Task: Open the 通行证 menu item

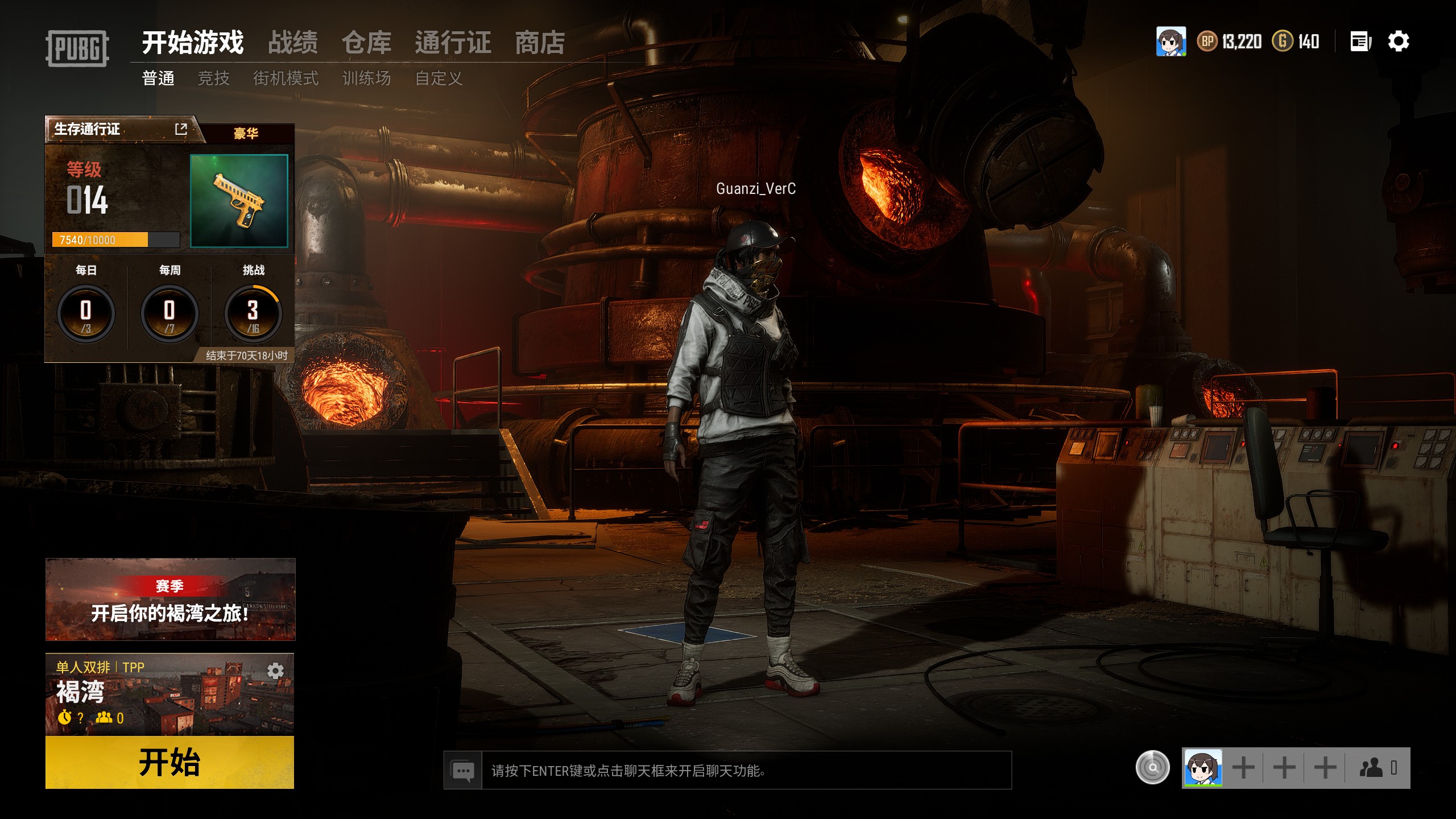Action: click(454, 43)
